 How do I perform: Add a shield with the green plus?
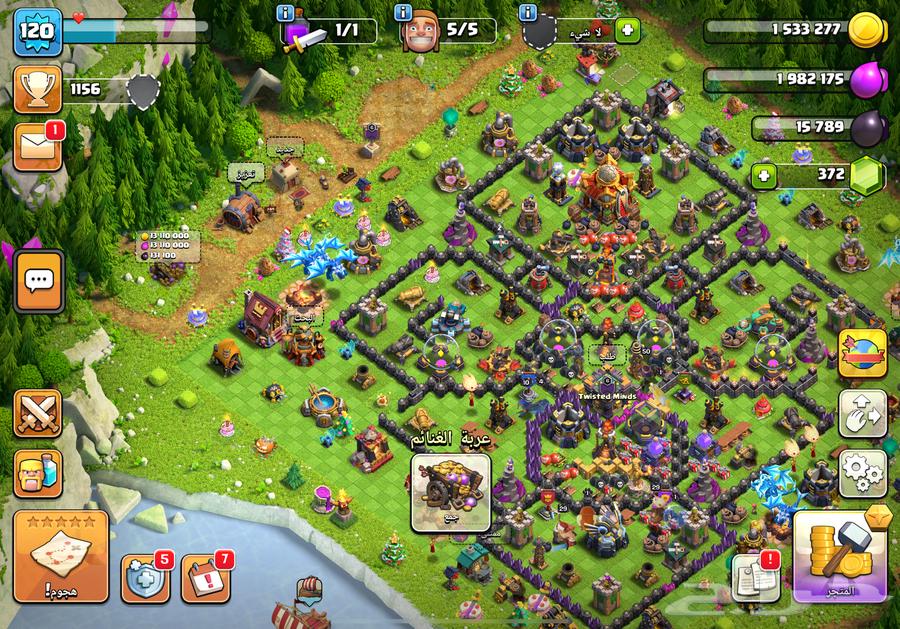628,30
